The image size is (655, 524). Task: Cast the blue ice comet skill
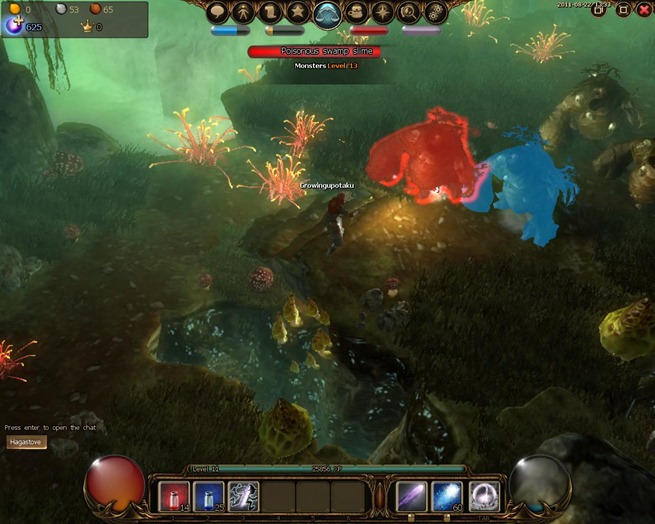click(x=446, y=496)
